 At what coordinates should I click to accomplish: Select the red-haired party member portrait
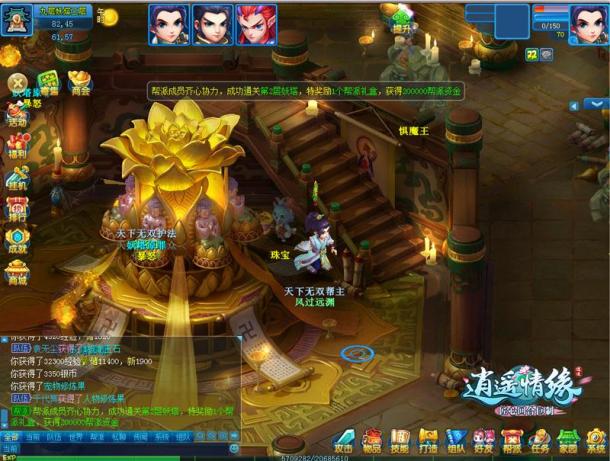pos(256,23)
